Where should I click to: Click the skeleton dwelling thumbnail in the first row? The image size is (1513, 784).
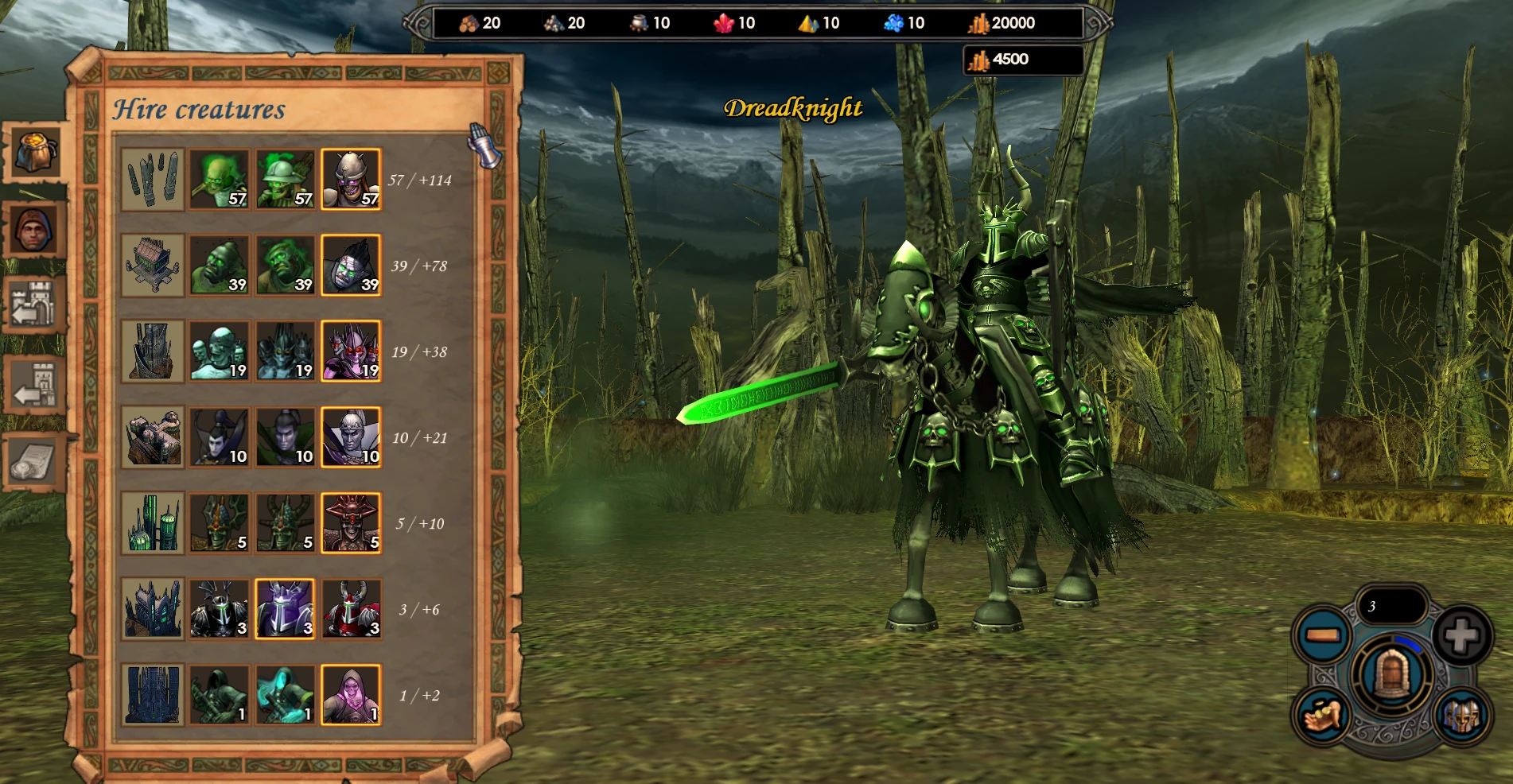[153, 179]
